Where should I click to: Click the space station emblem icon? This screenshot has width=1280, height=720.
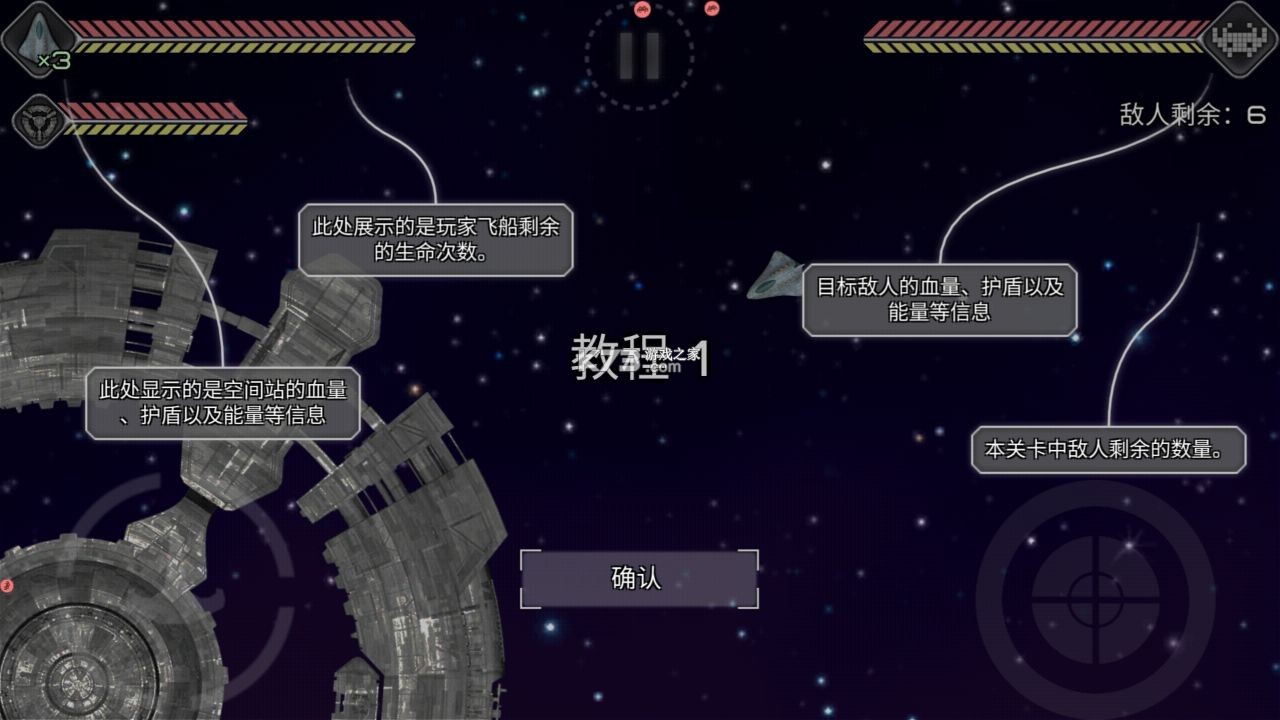point(38,121)
